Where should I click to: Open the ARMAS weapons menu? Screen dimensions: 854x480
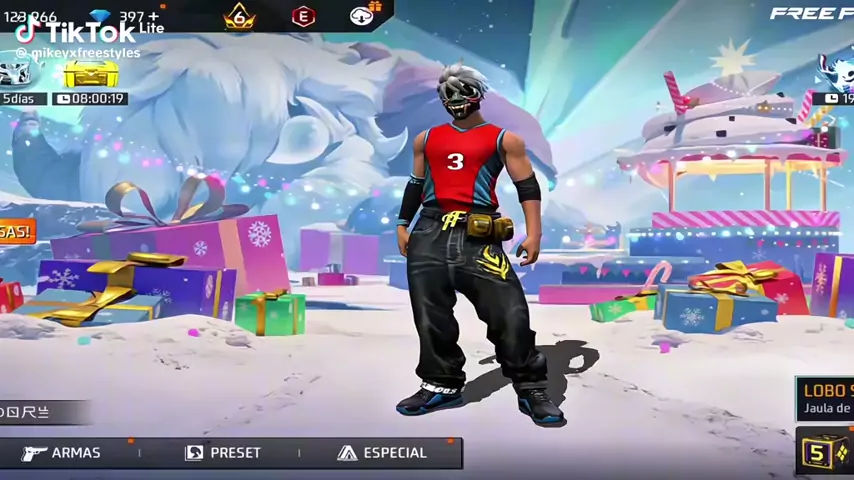[62, 453]
